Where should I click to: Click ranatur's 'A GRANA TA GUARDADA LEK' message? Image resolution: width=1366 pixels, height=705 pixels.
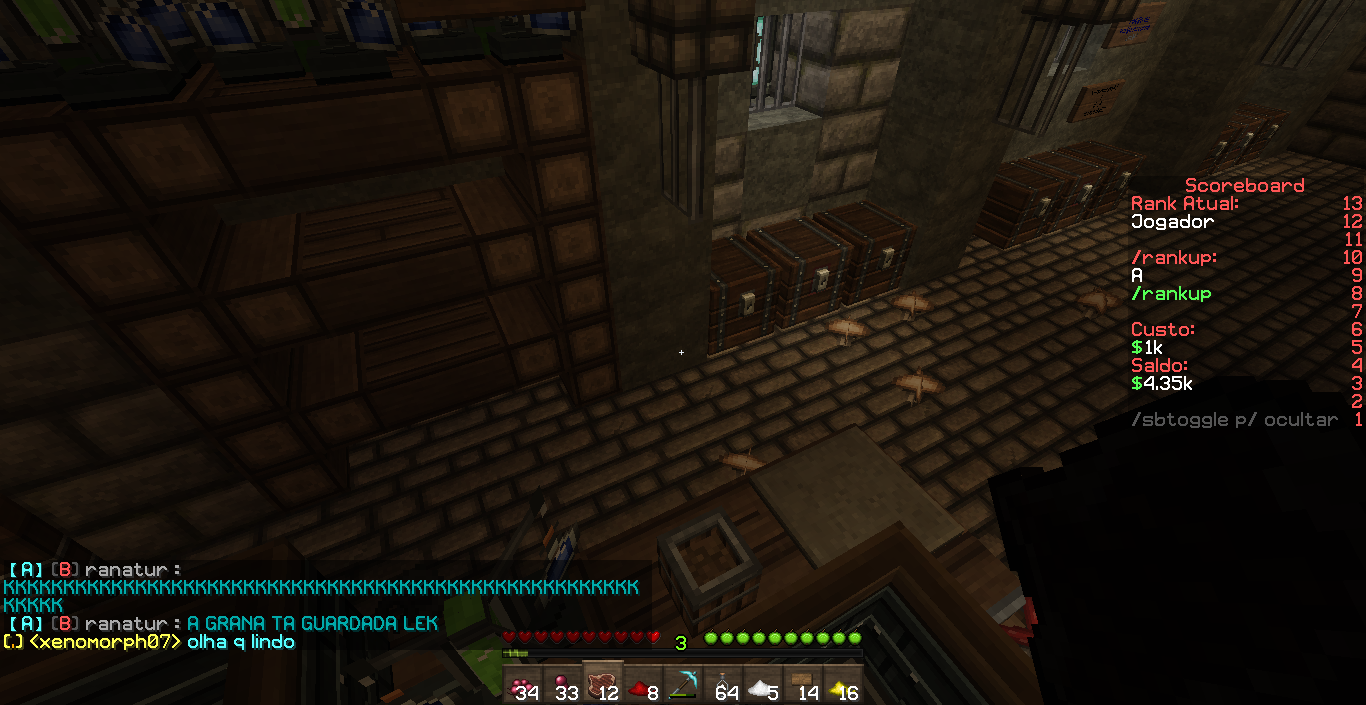(x=312, y=624)
